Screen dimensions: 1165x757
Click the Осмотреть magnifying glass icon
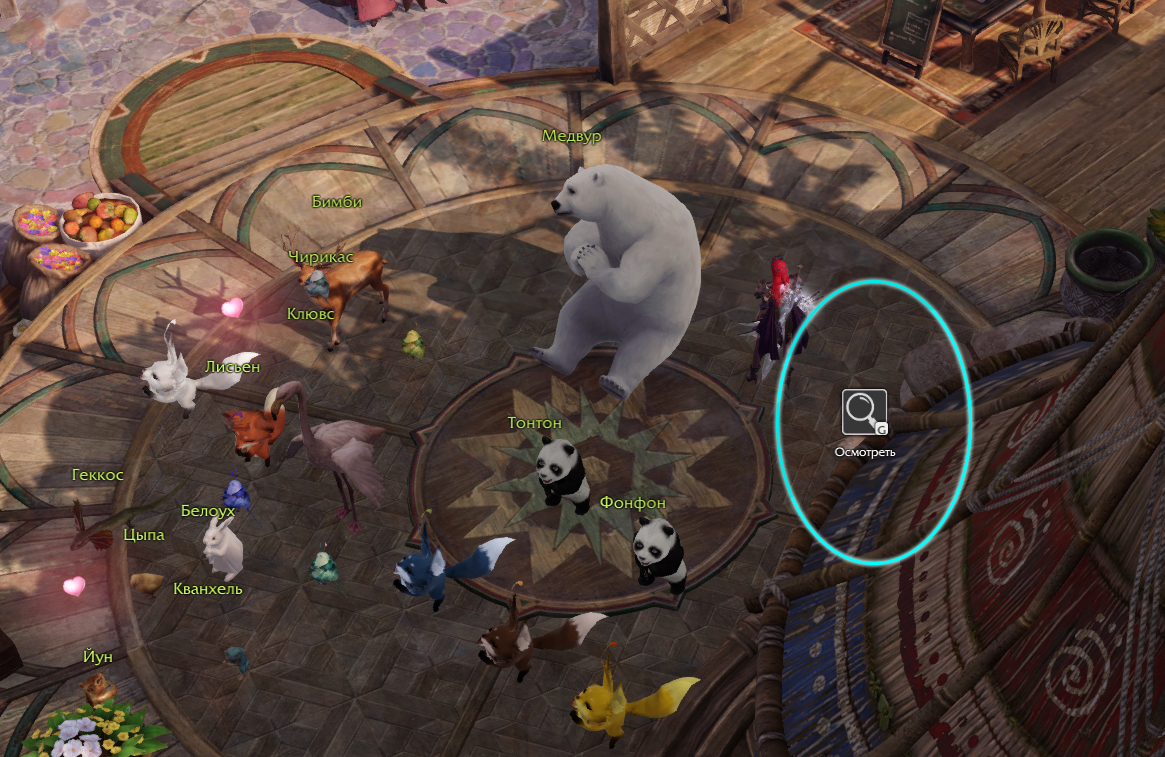tap(864, 411)
